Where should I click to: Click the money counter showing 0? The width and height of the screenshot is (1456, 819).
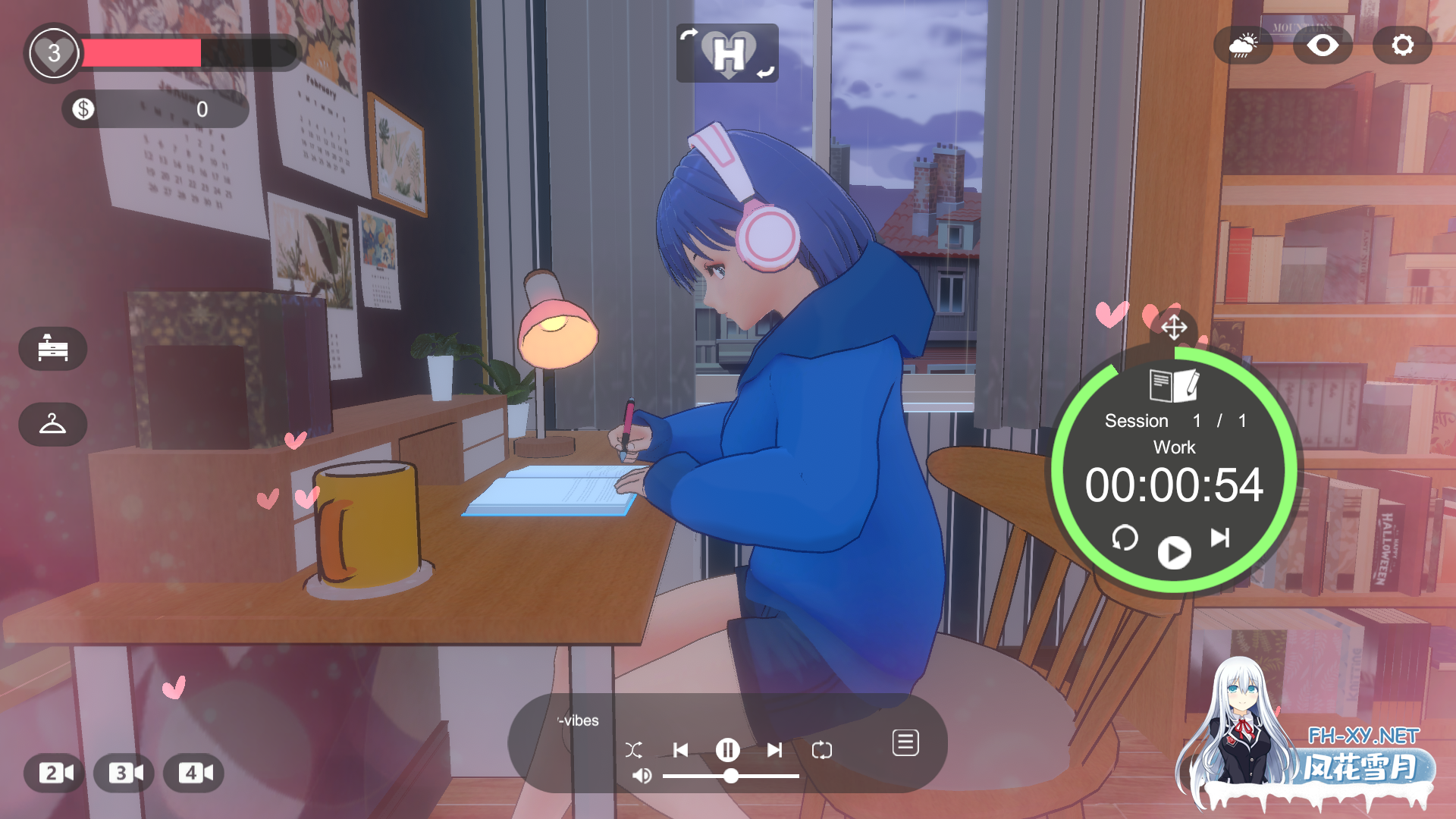tap(155, 109)
